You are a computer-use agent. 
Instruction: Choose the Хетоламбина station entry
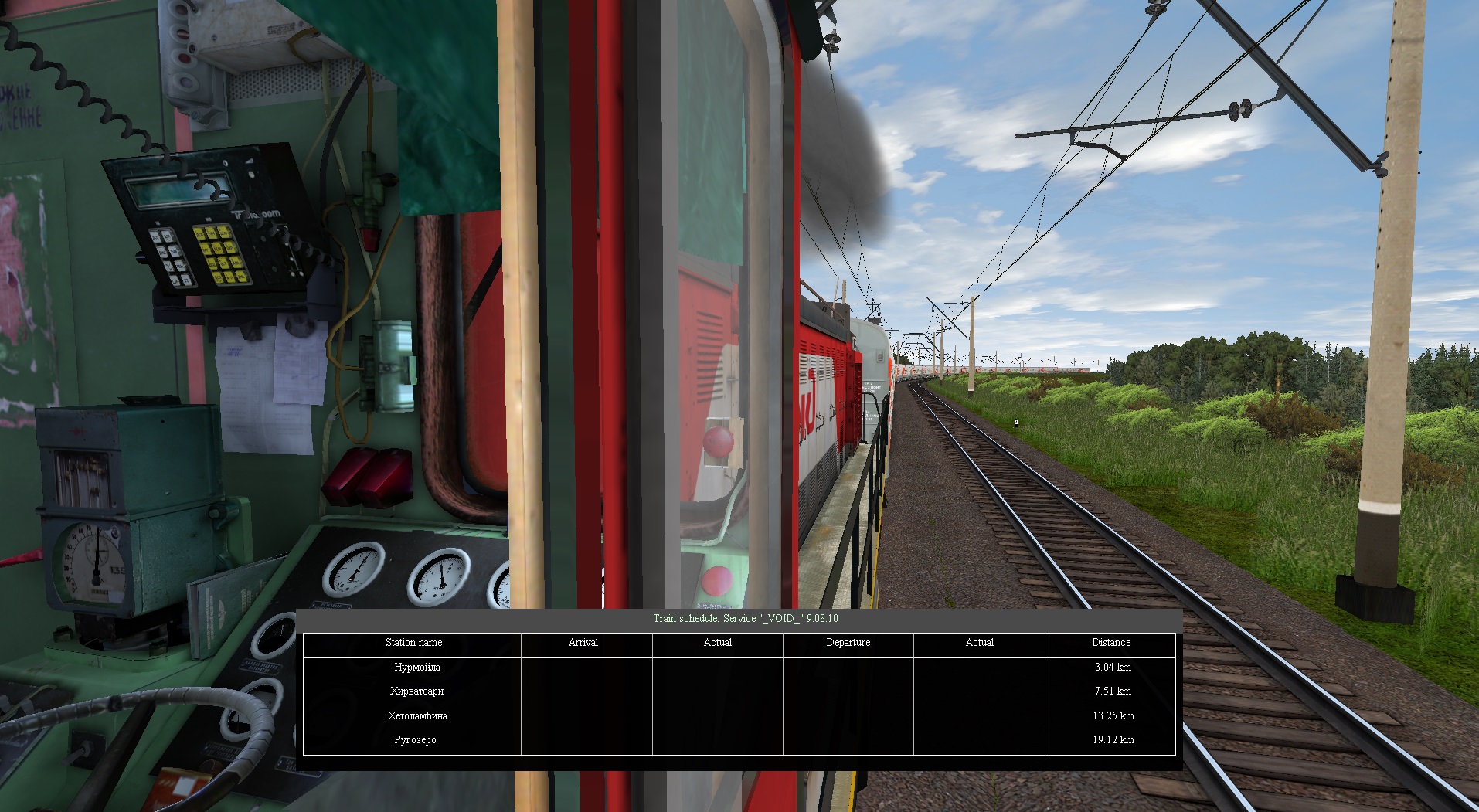click(417, 715)
